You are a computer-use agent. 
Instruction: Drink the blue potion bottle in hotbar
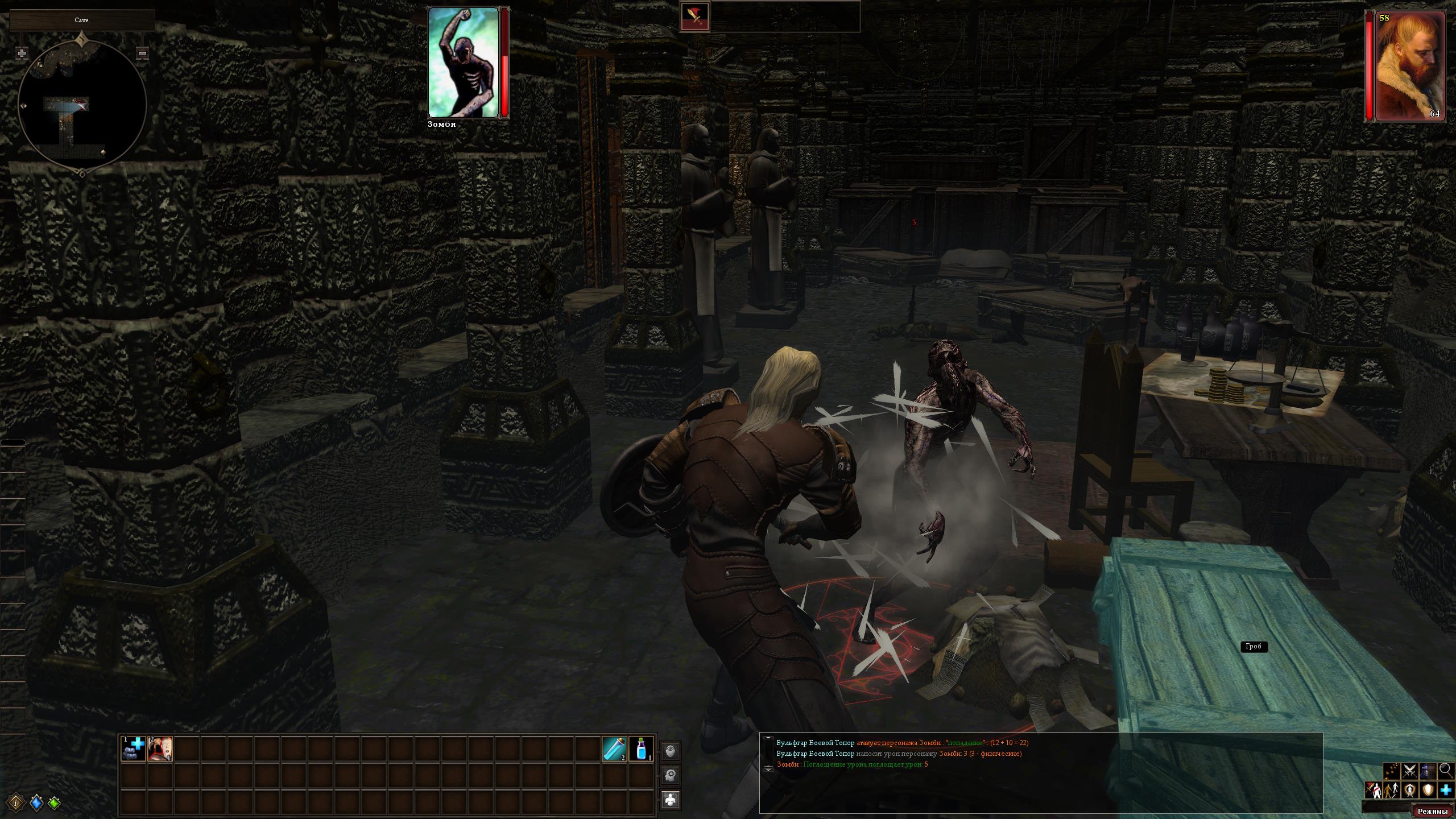[642, 748]
